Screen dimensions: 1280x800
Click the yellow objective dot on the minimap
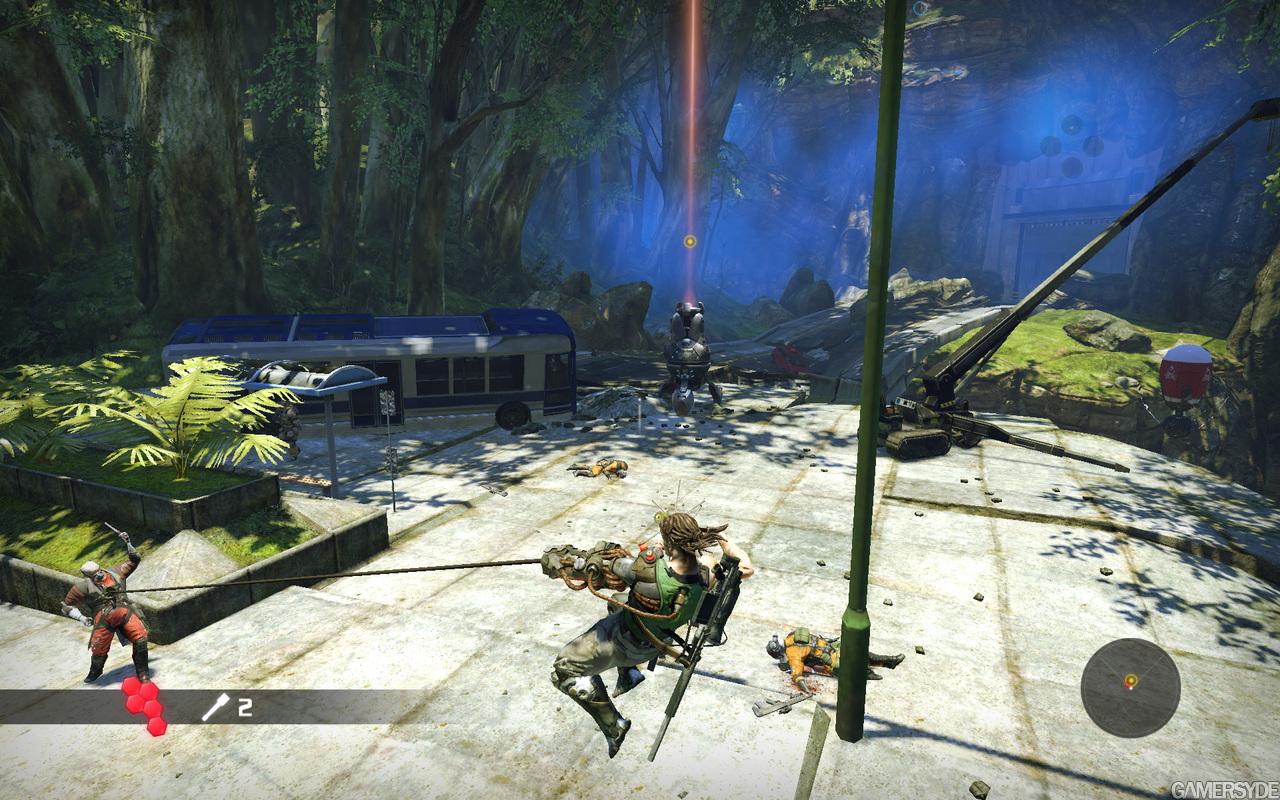(1131, 680)
